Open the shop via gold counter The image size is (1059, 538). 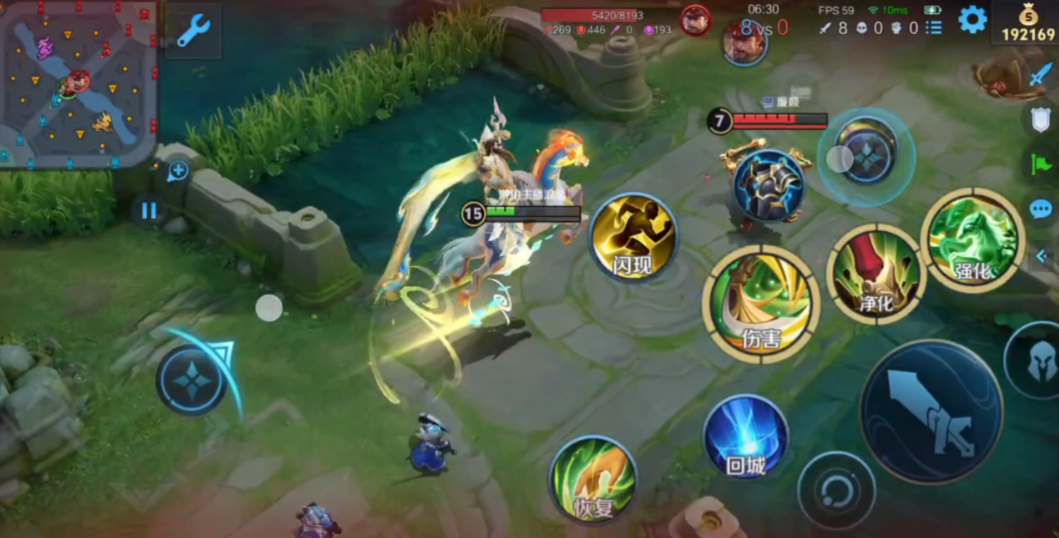tap(1027, 24)
